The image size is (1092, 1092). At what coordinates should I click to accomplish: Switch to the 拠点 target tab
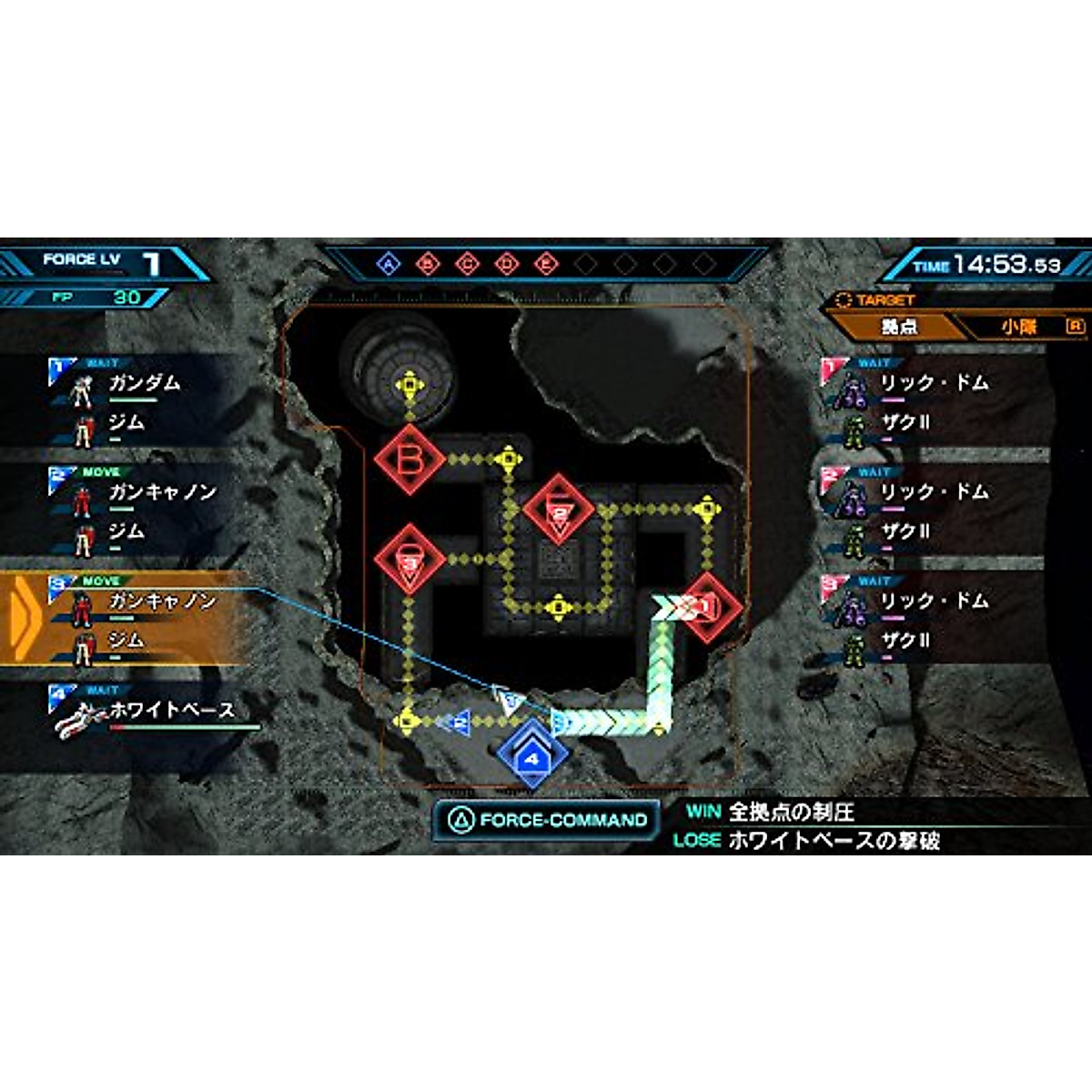[896, 326]
